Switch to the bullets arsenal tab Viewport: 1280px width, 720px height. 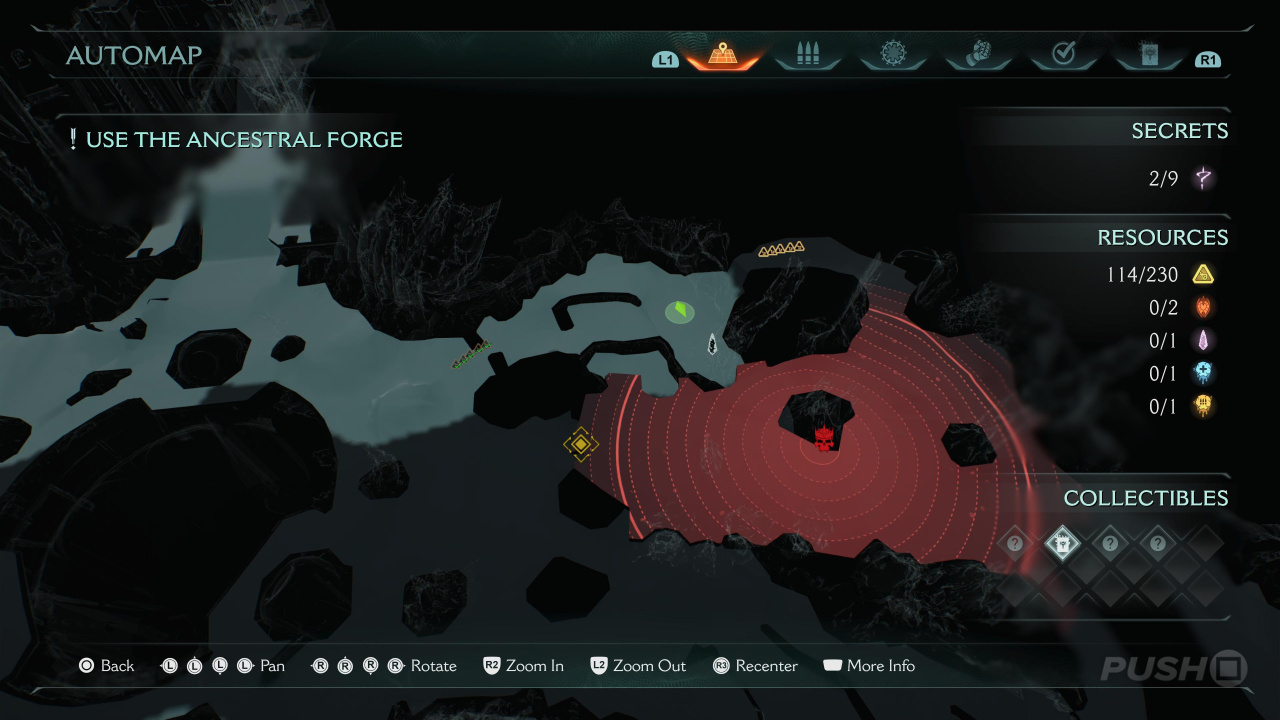807,55
